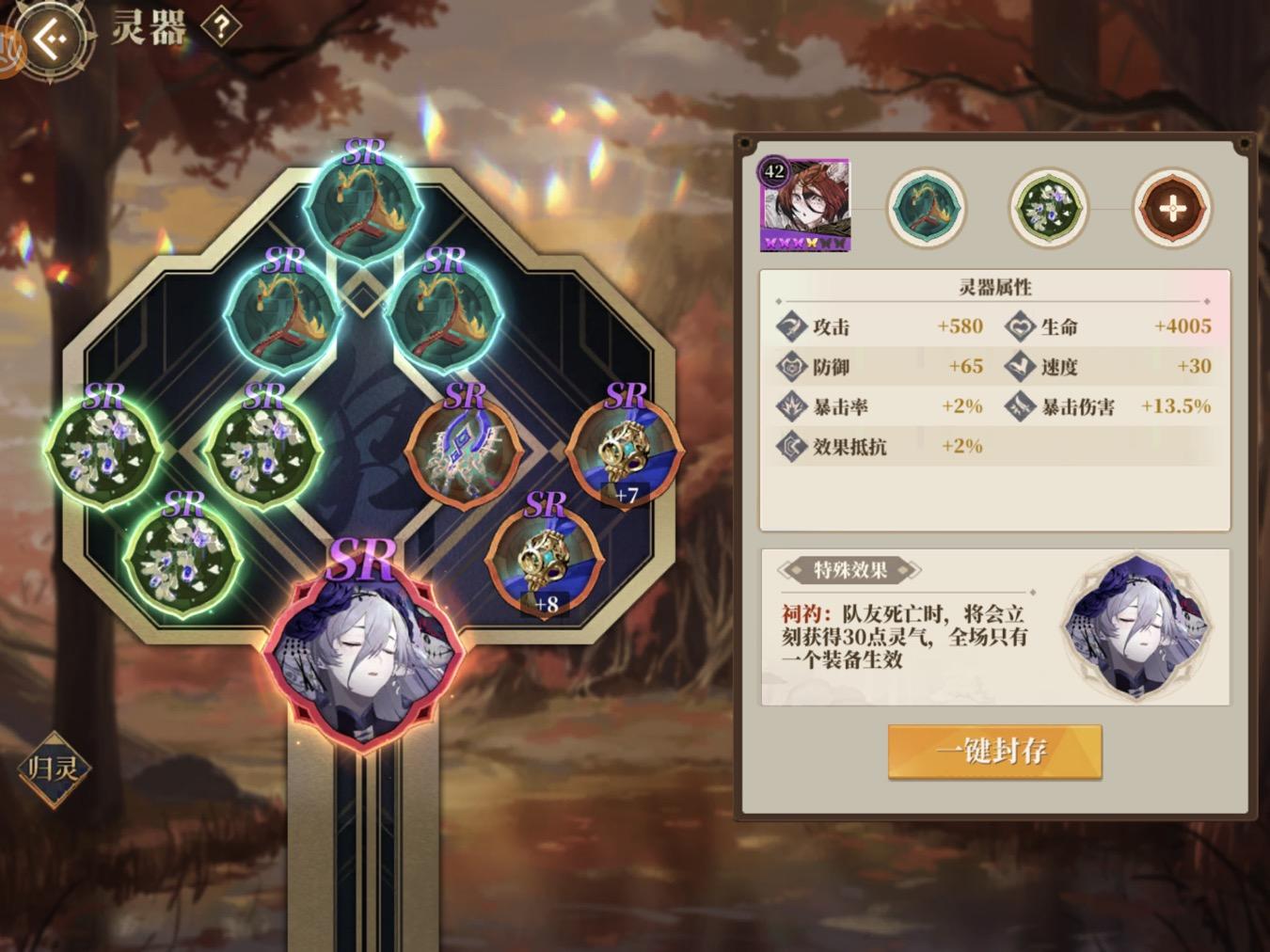Screen dimensions: 1270x952
Task: Open the green flower equipment slot on the panel
Action: [1047, 207]
